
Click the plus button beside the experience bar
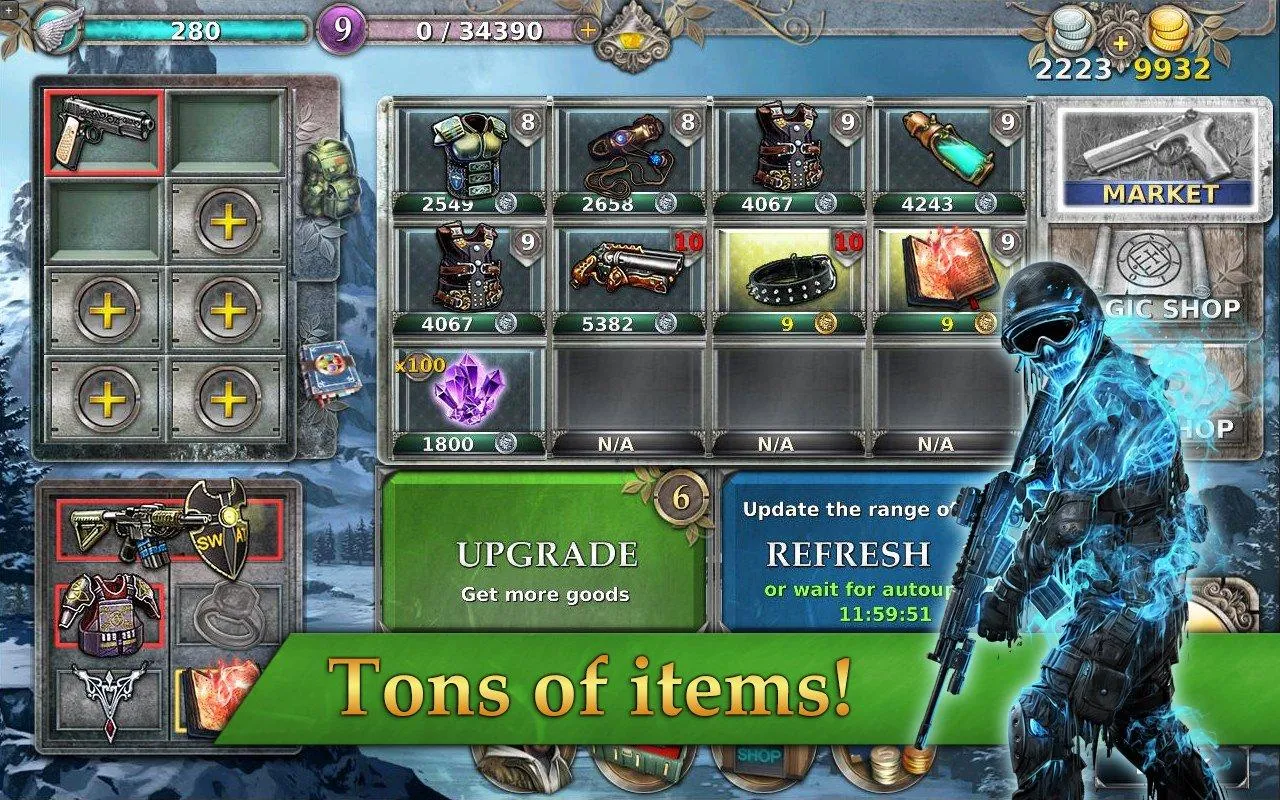(x=588, y=30)
